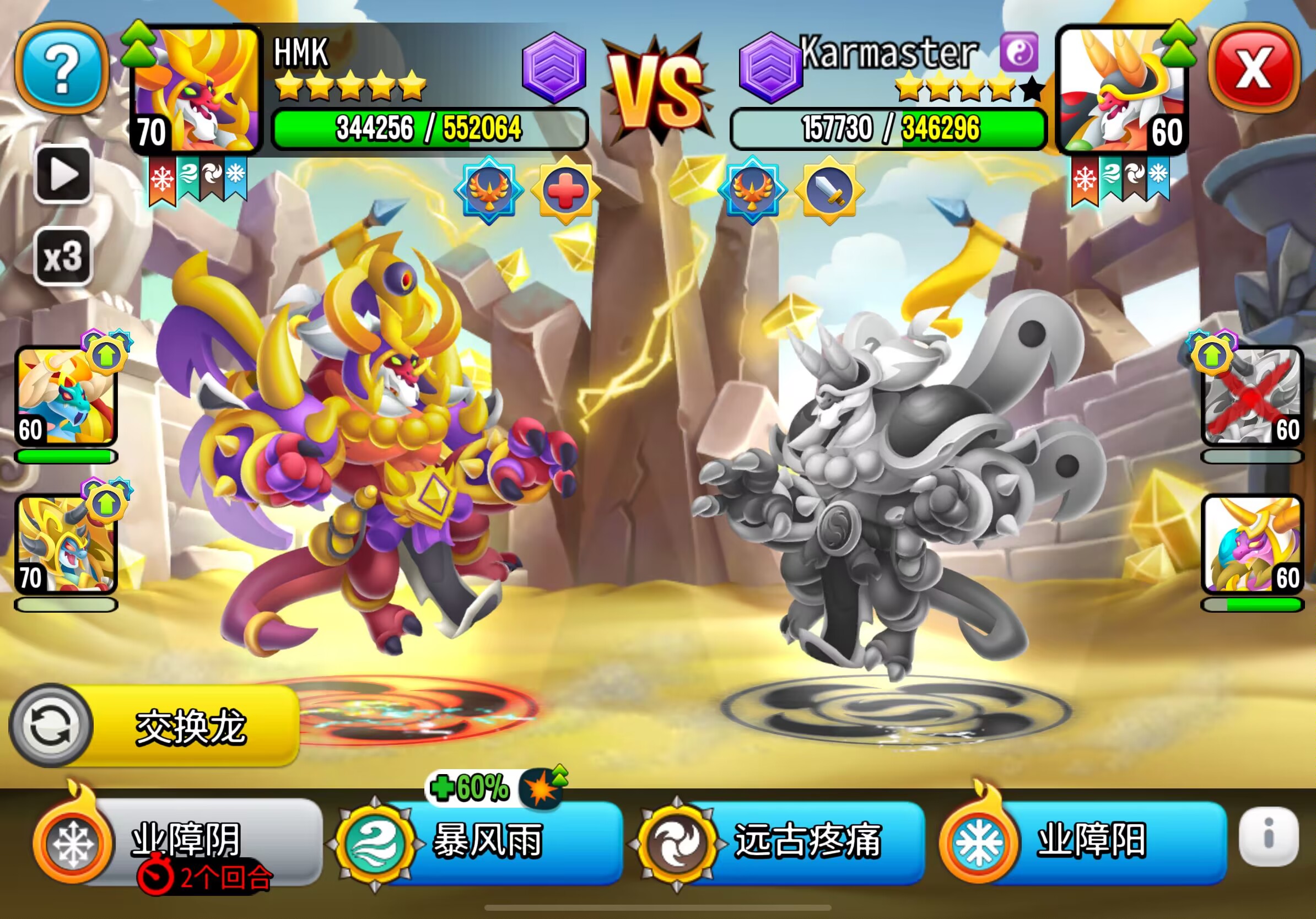
Task: Toggle the auto-play arrow button
Action: (63, 174)
